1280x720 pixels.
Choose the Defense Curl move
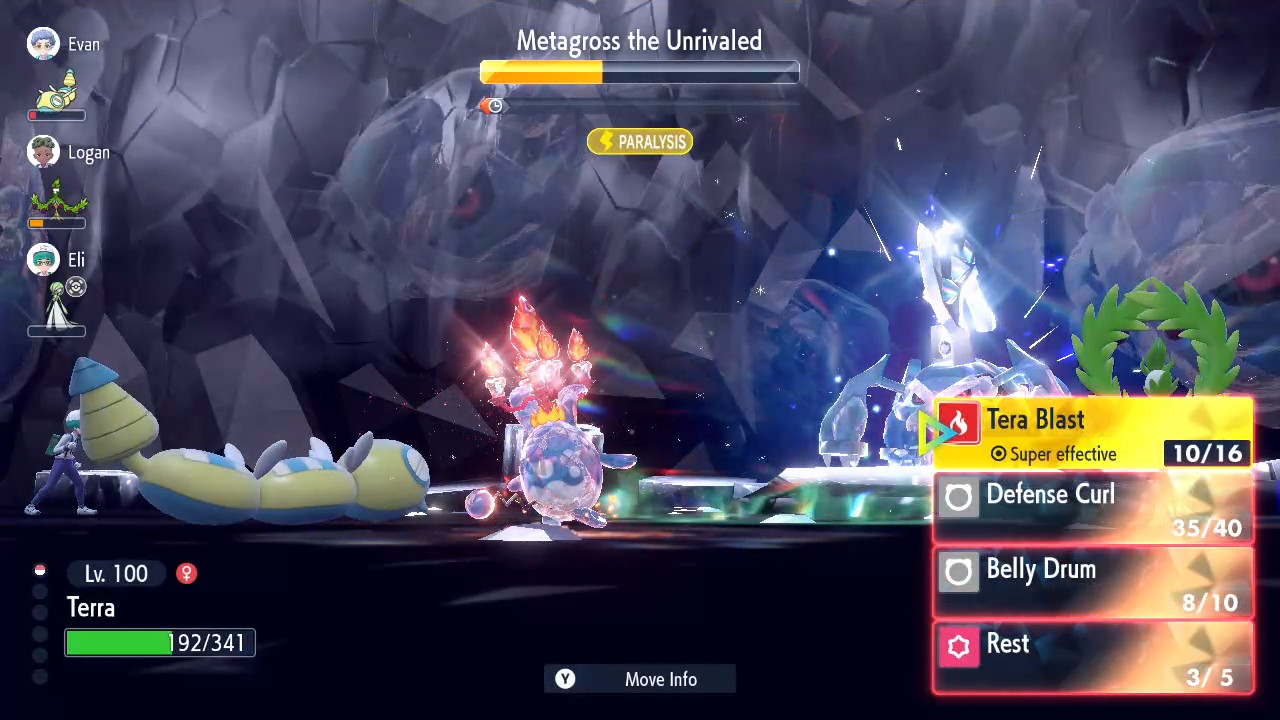pyautogui.click(x=1093, y=509)
